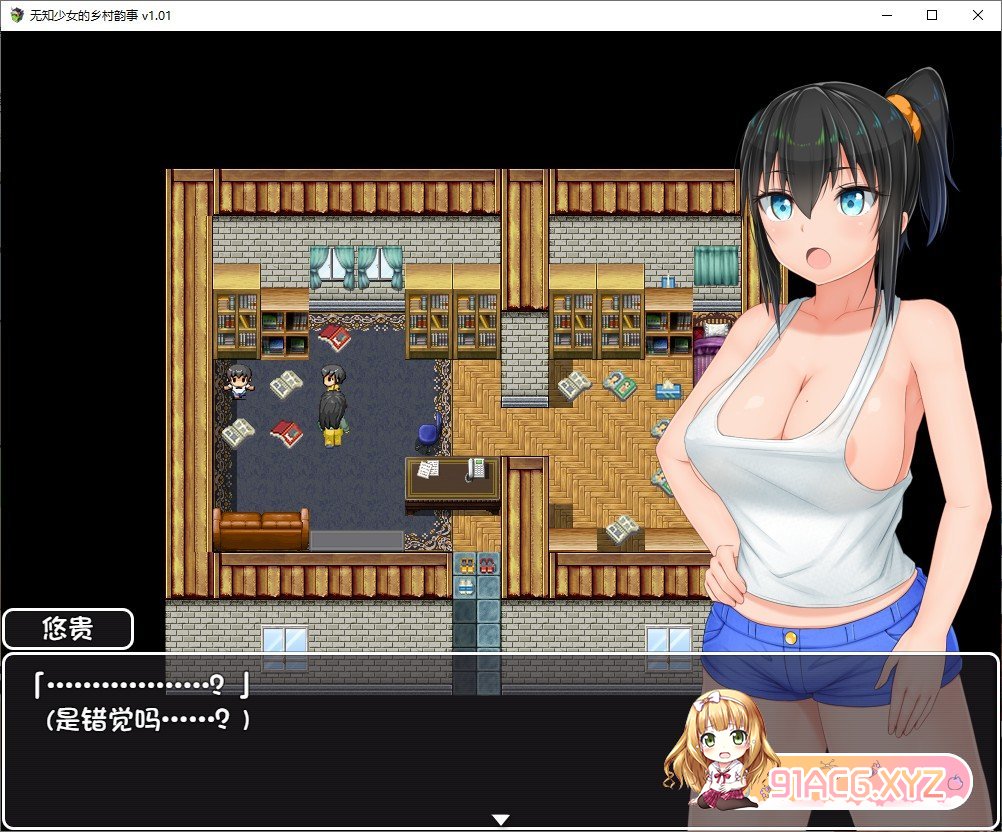Minimize the game window
Image resolution: width=1002 pixels, height=832 pixels.
click(x=886, y=15)
